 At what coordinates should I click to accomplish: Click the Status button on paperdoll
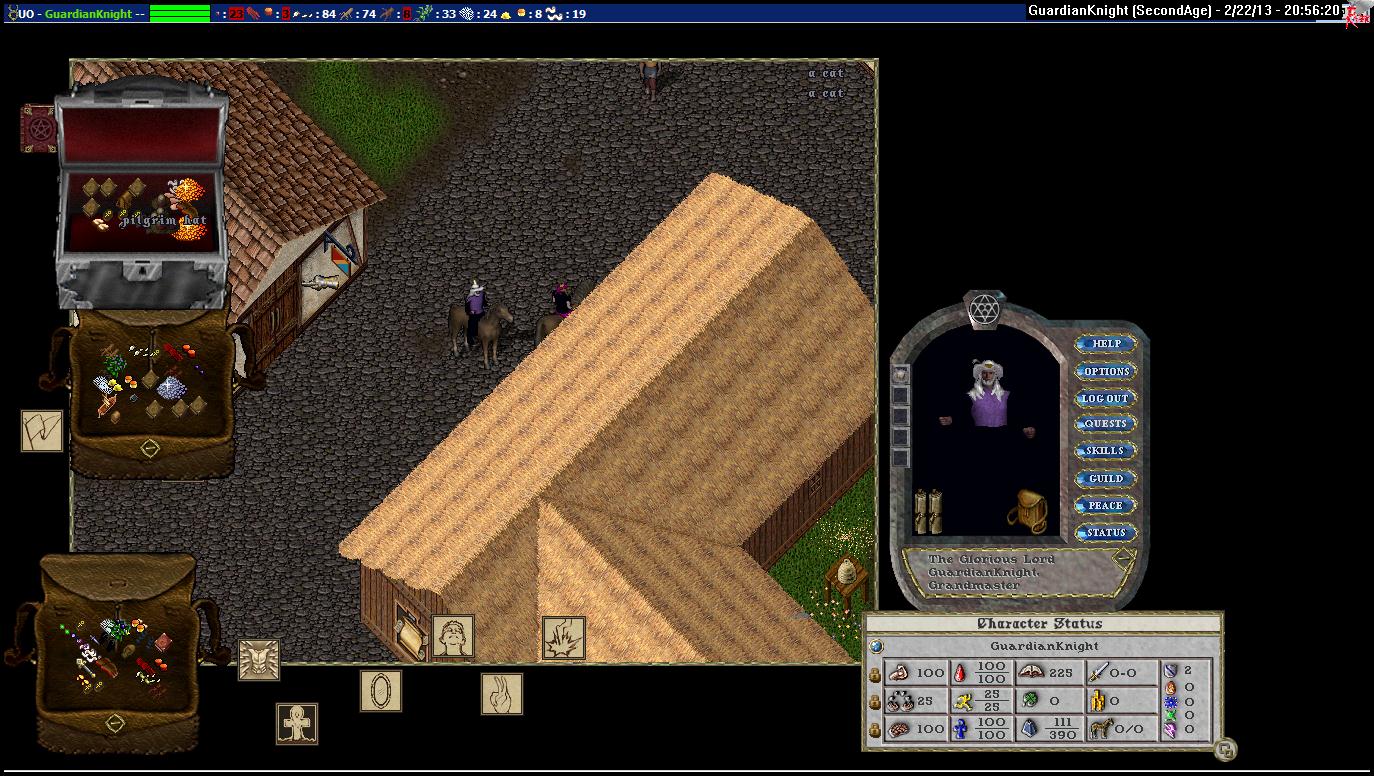click(1106, 533)
